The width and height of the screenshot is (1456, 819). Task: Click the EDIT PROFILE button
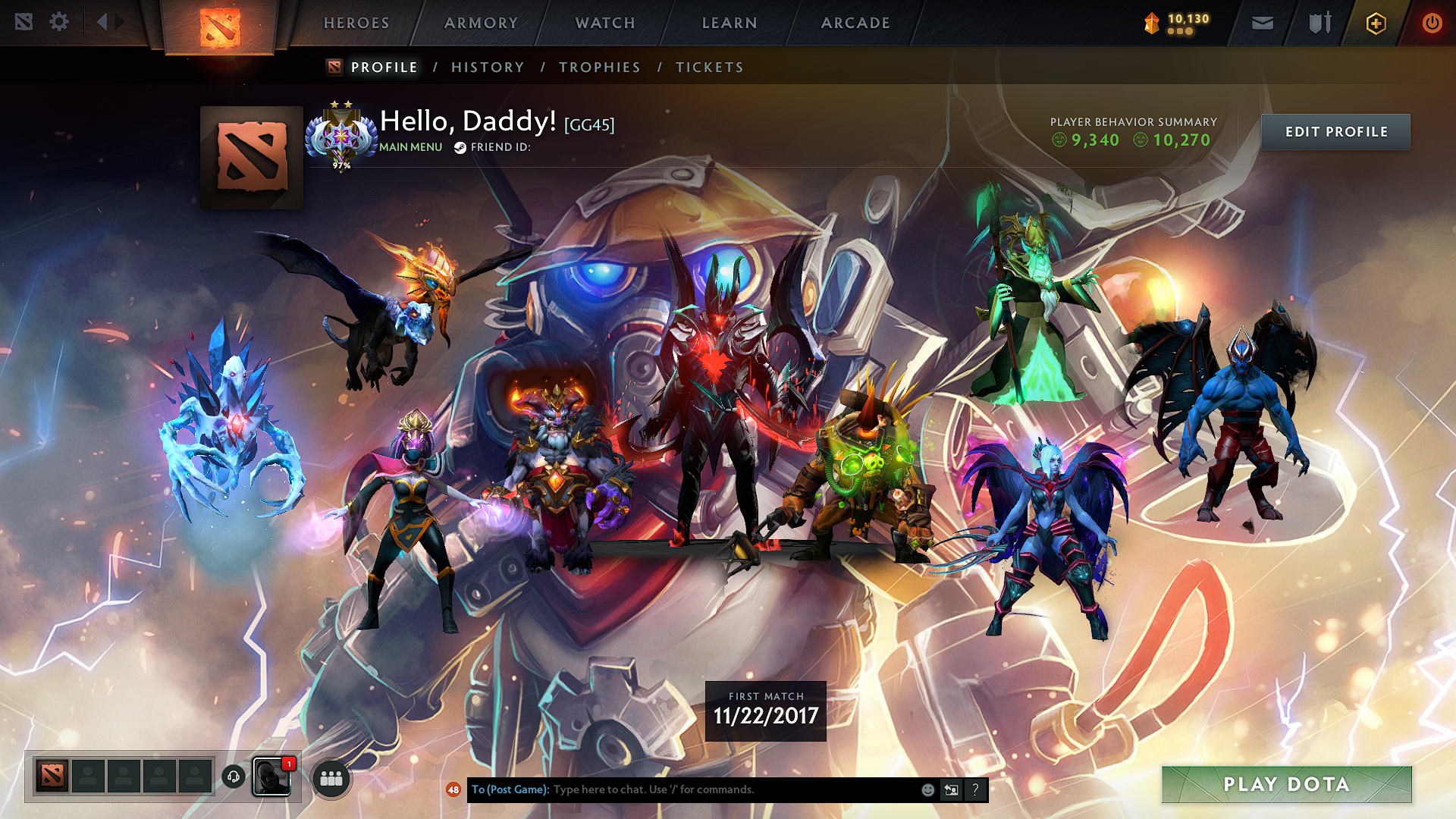click(1335, 131)
